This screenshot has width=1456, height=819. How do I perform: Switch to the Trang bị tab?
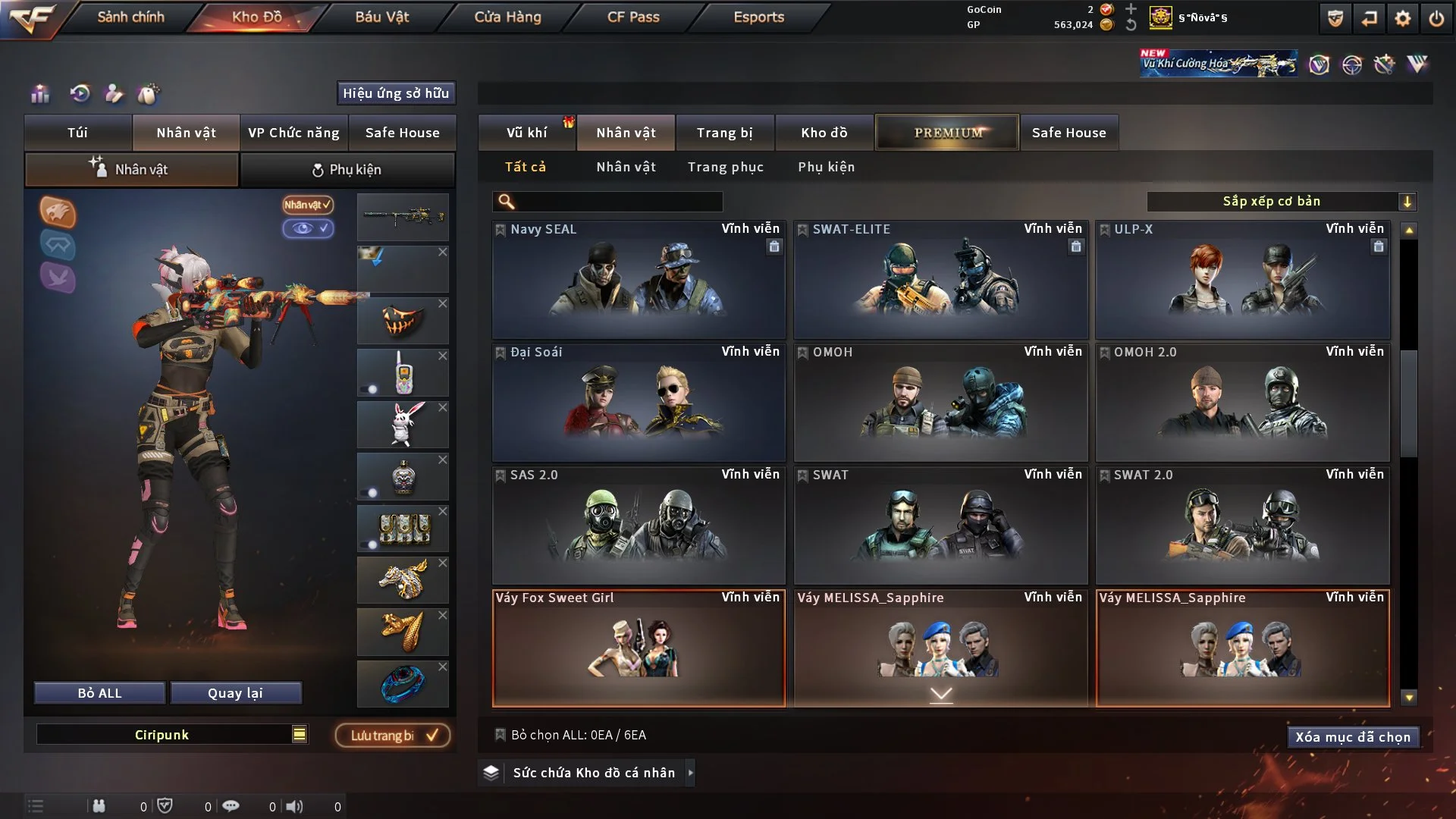point(724,133)
